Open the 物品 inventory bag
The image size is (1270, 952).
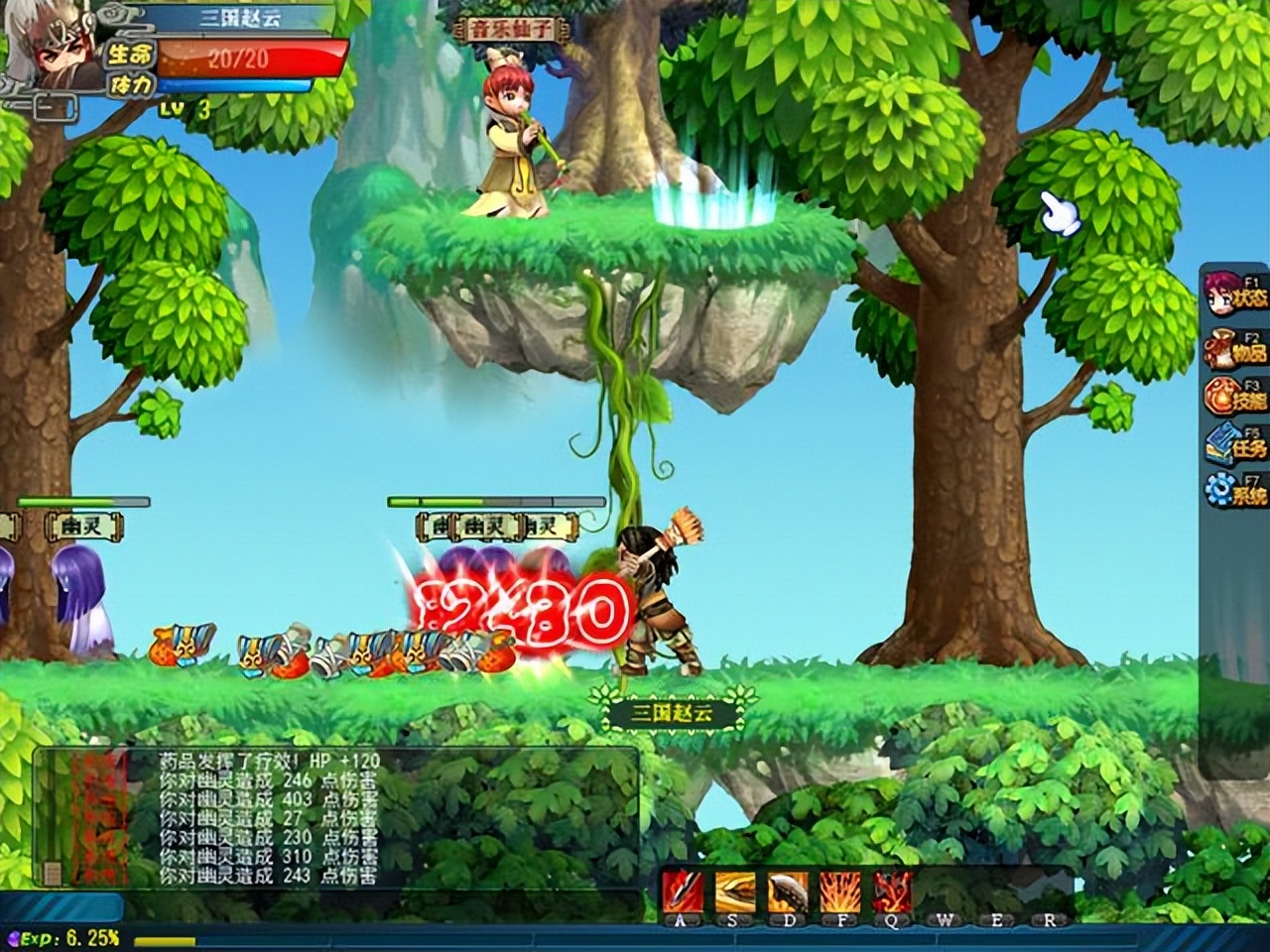pos(1233,346)
